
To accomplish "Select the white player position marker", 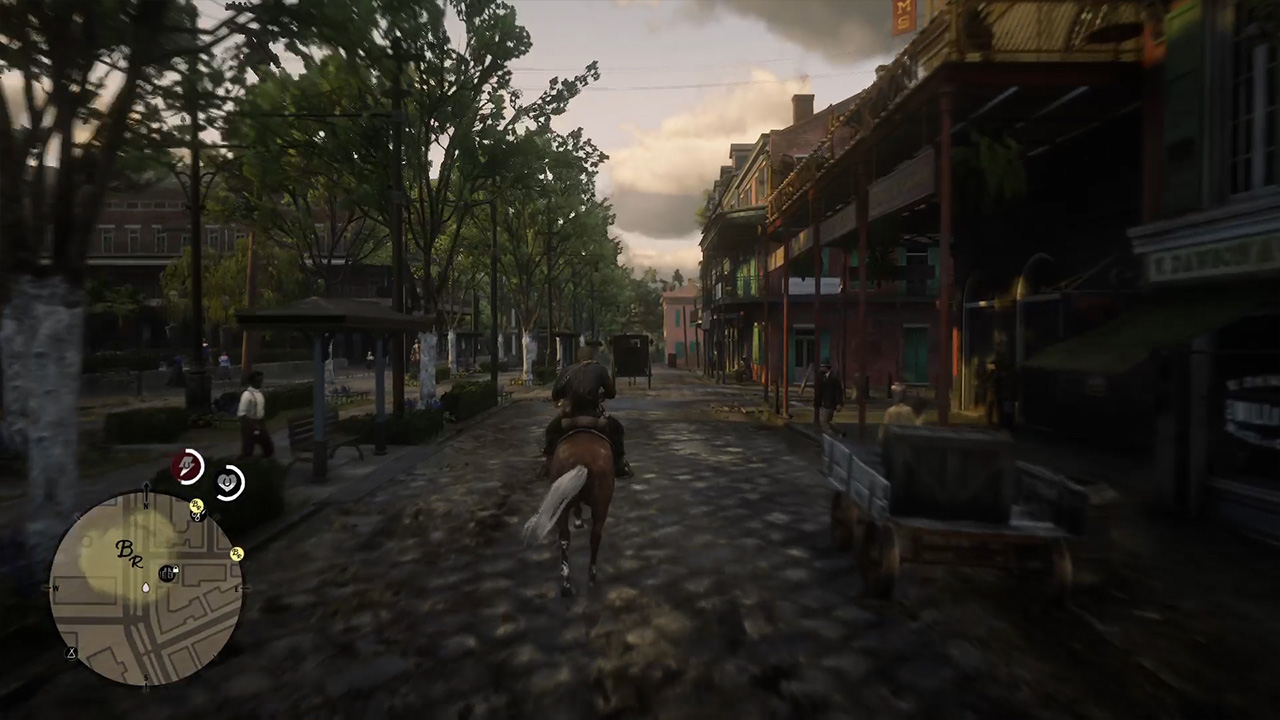I will coord(146,587).
